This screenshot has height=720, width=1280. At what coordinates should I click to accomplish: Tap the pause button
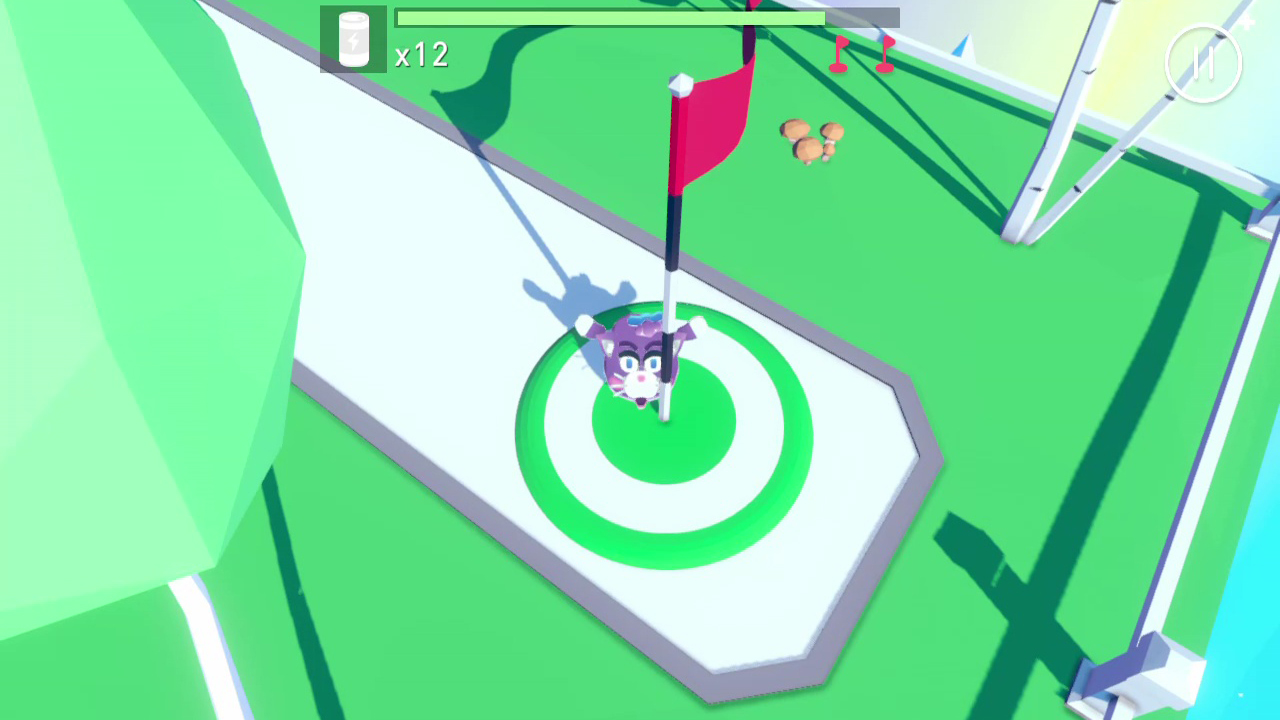1205,63
